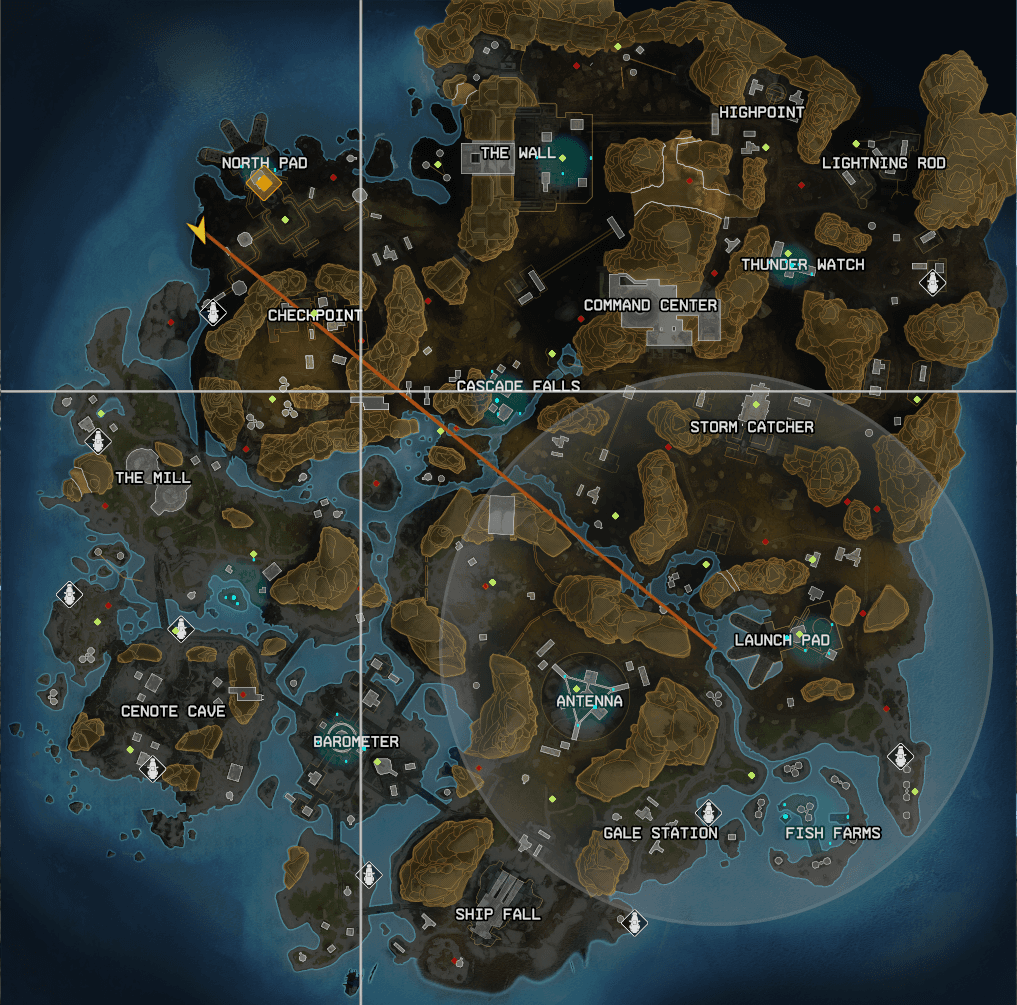Ping the Fish Farms location
The image size is (1017, 1005).
pyautogui.click(x=832, y=833)
